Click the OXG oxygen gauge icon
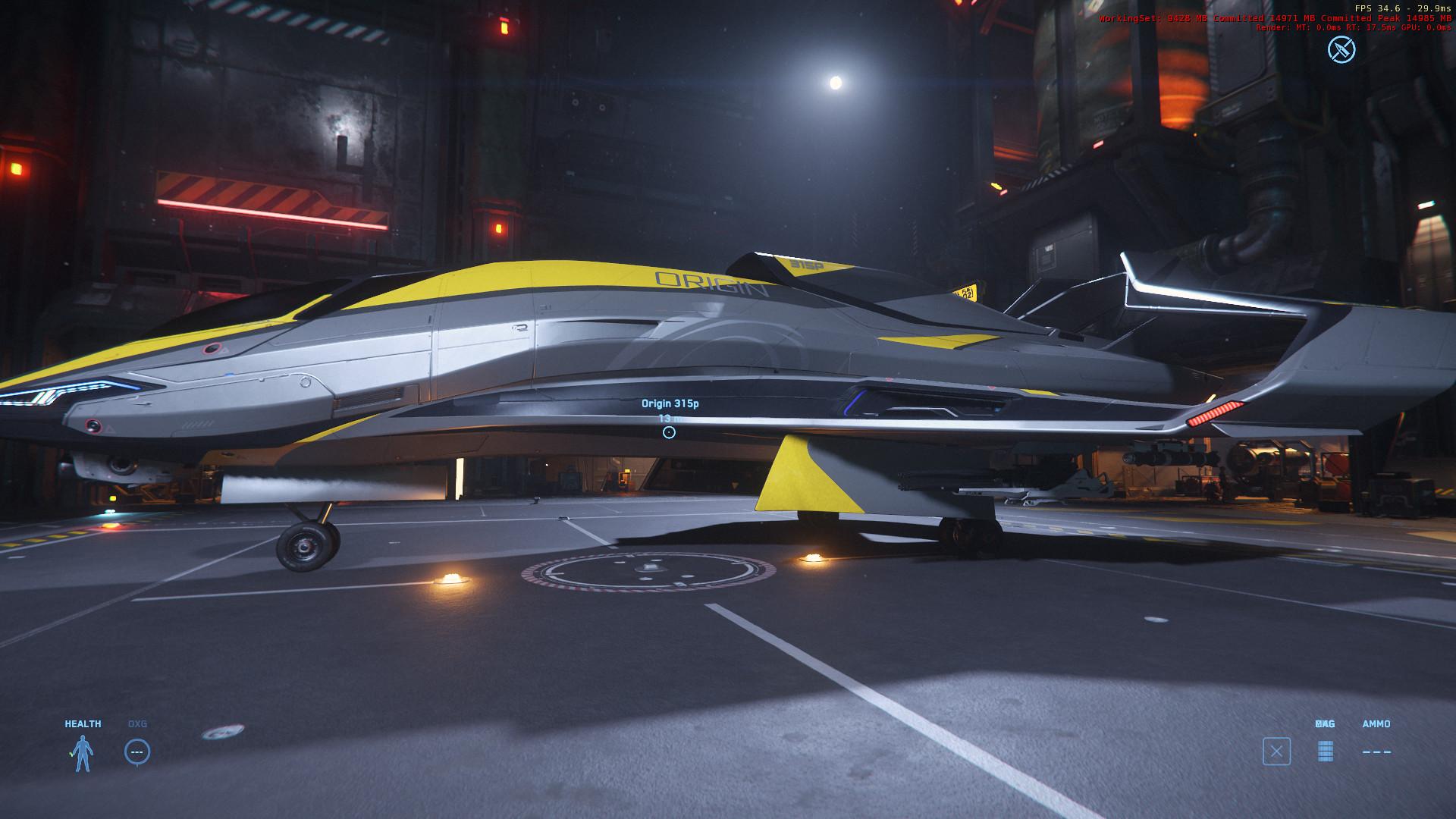The height and width of the screenshot is (819, 1456). click(137, 752)
